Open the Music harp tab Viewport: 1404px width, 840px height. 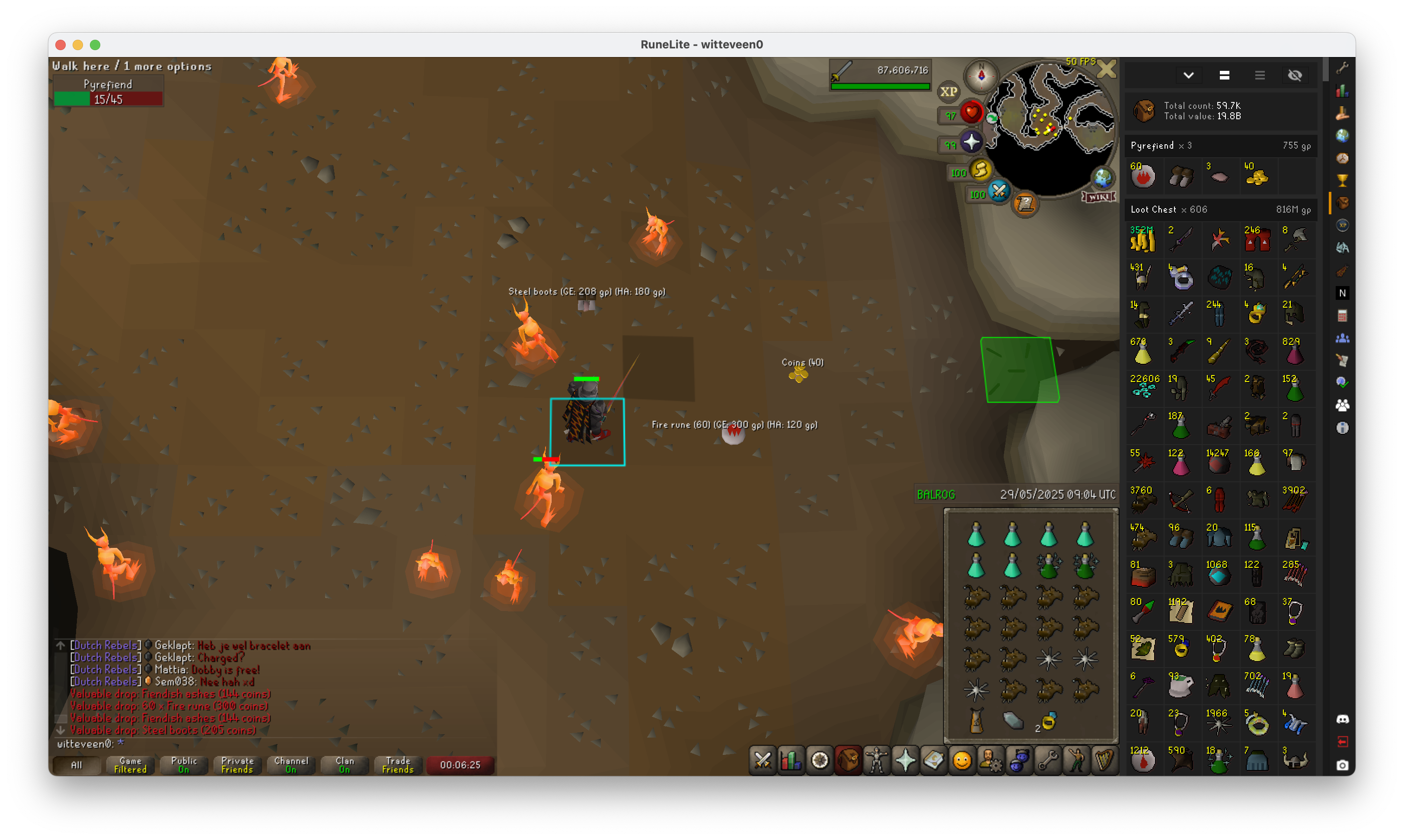pyautogui.click(x=1104, y=760)
